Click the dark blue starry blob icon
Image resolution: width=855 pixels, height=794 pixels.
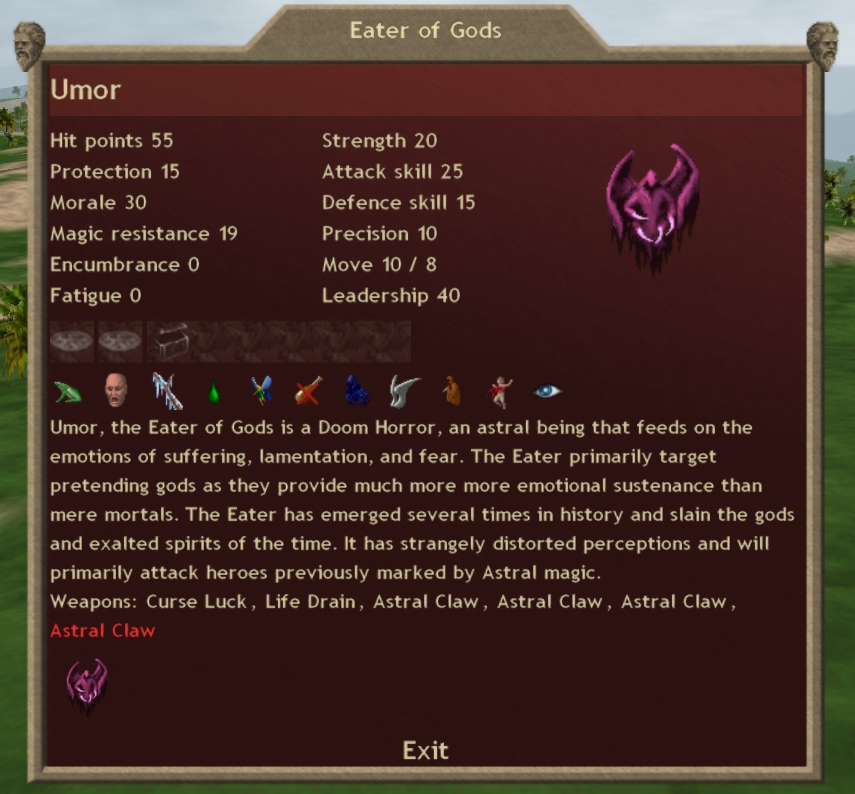357,391
